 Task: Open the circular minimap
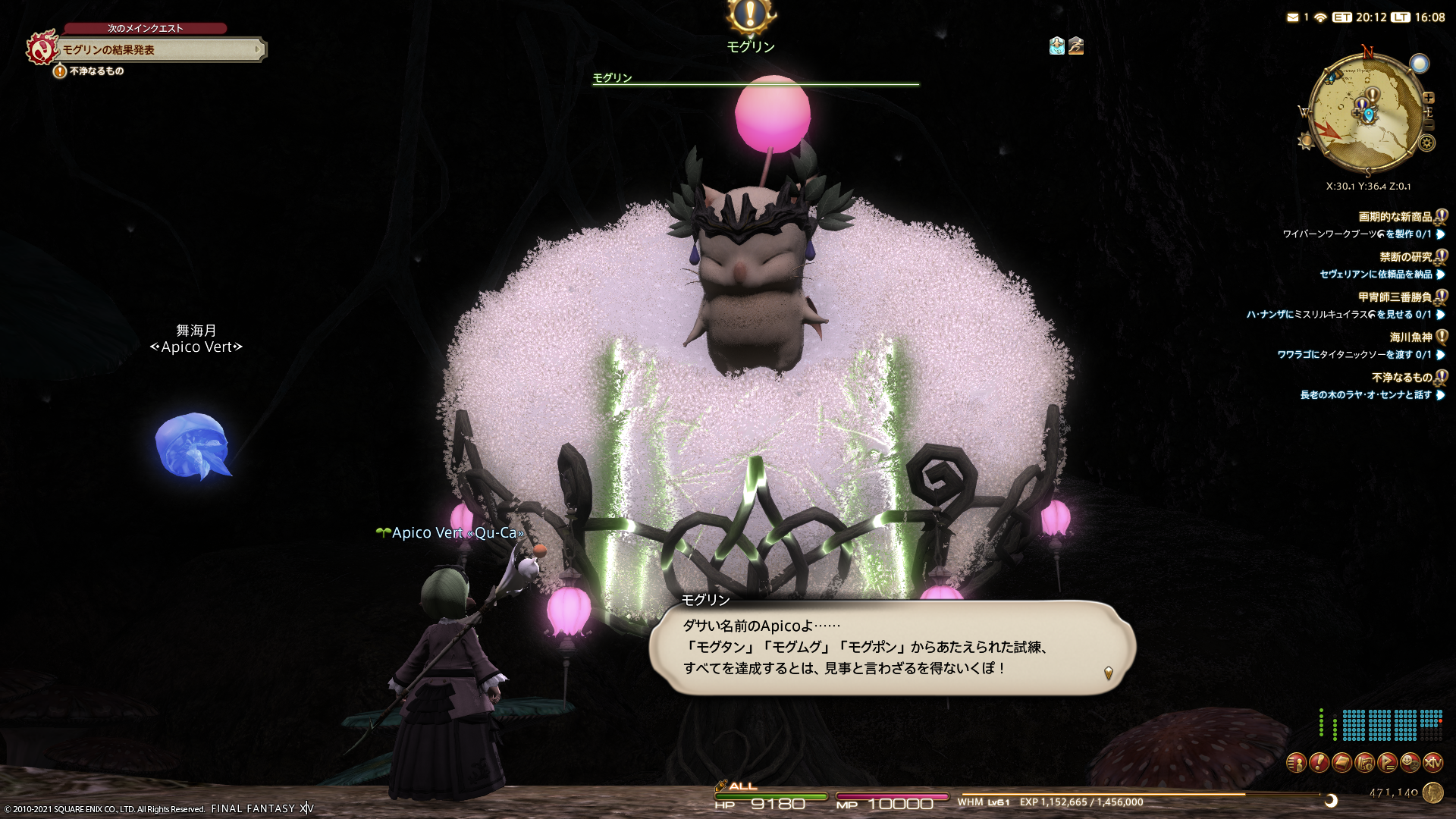[x=1367, y=114]
